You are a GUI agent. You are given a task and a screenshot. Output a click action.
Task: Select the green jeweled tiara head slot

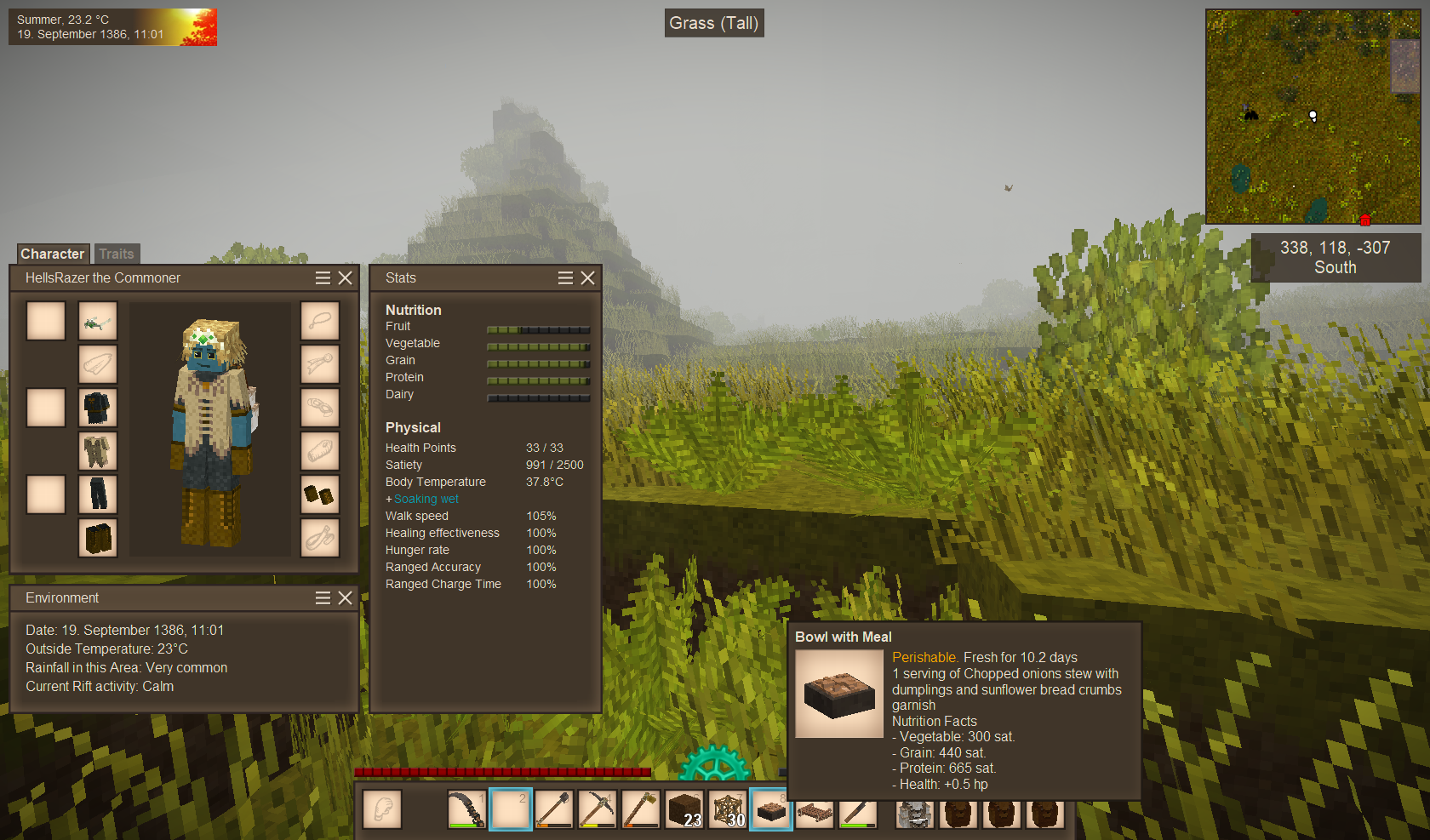point(98,322)
